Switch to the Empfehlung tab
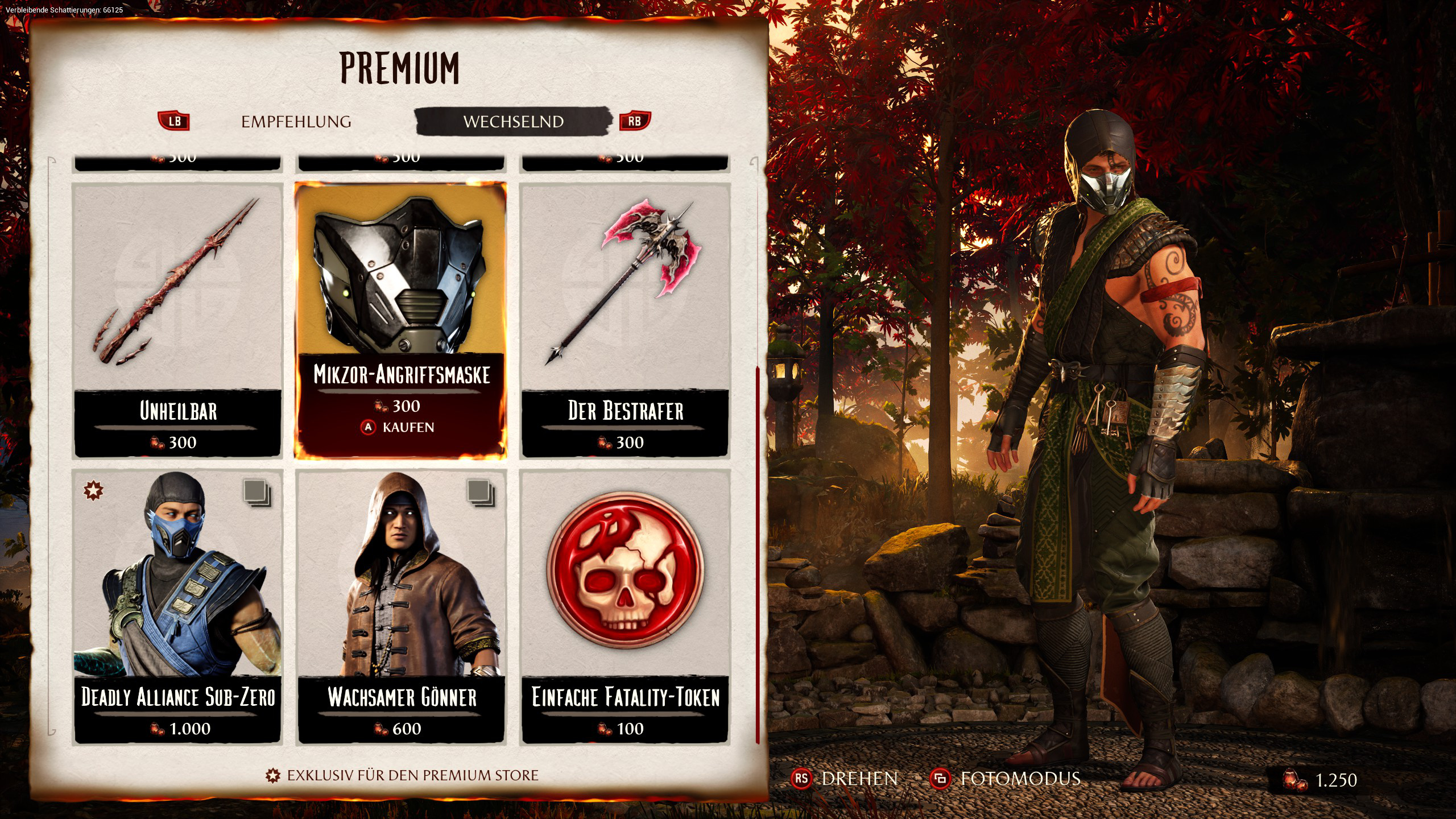 [x=296, y=122]
